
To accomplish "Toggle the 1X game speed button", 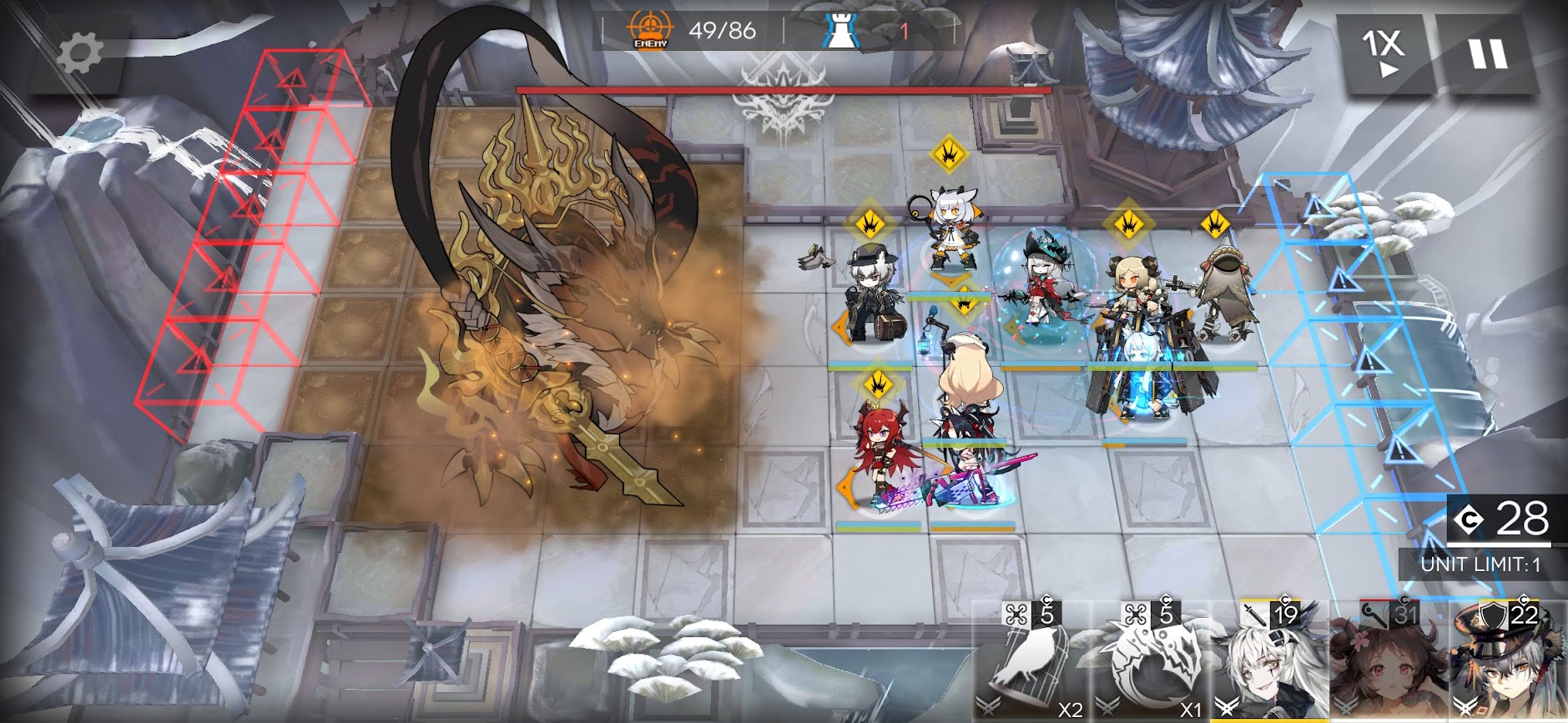I will (x=1384, y=52).
